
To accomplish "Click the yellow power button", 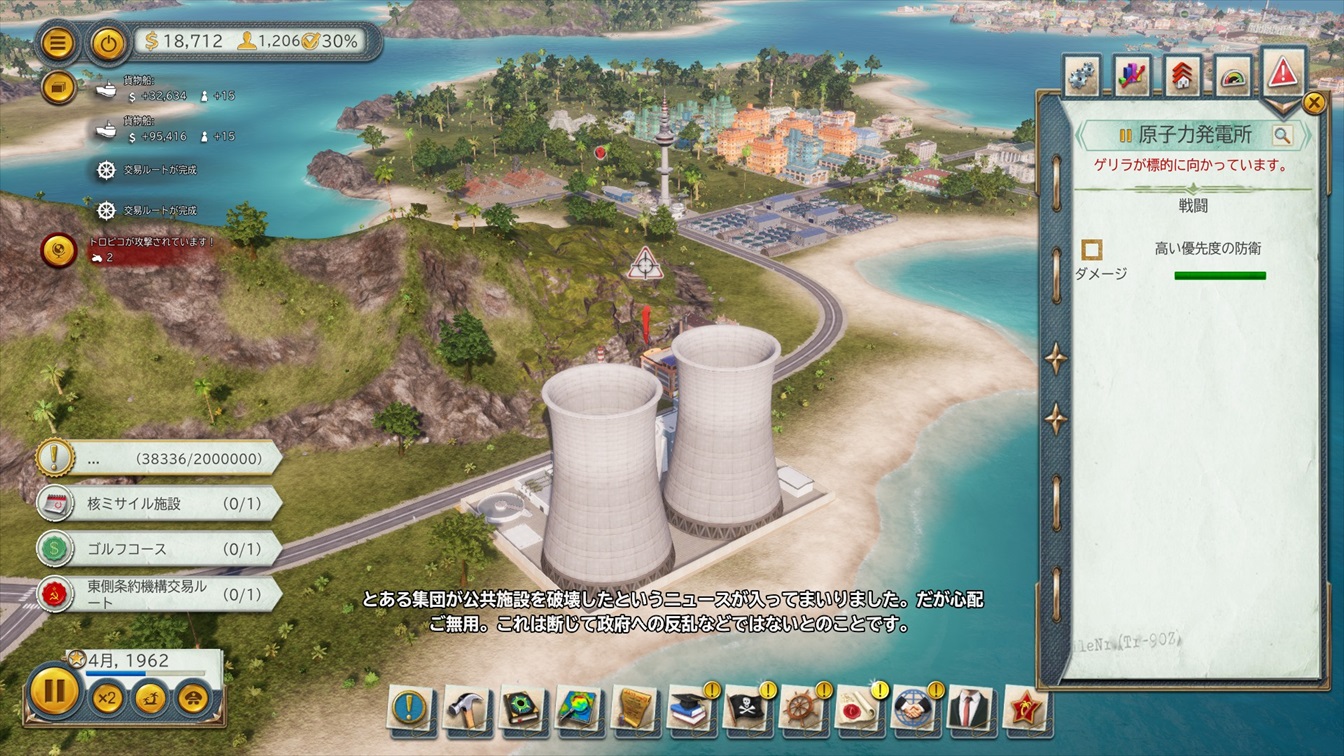I will [x=108, y=43].
